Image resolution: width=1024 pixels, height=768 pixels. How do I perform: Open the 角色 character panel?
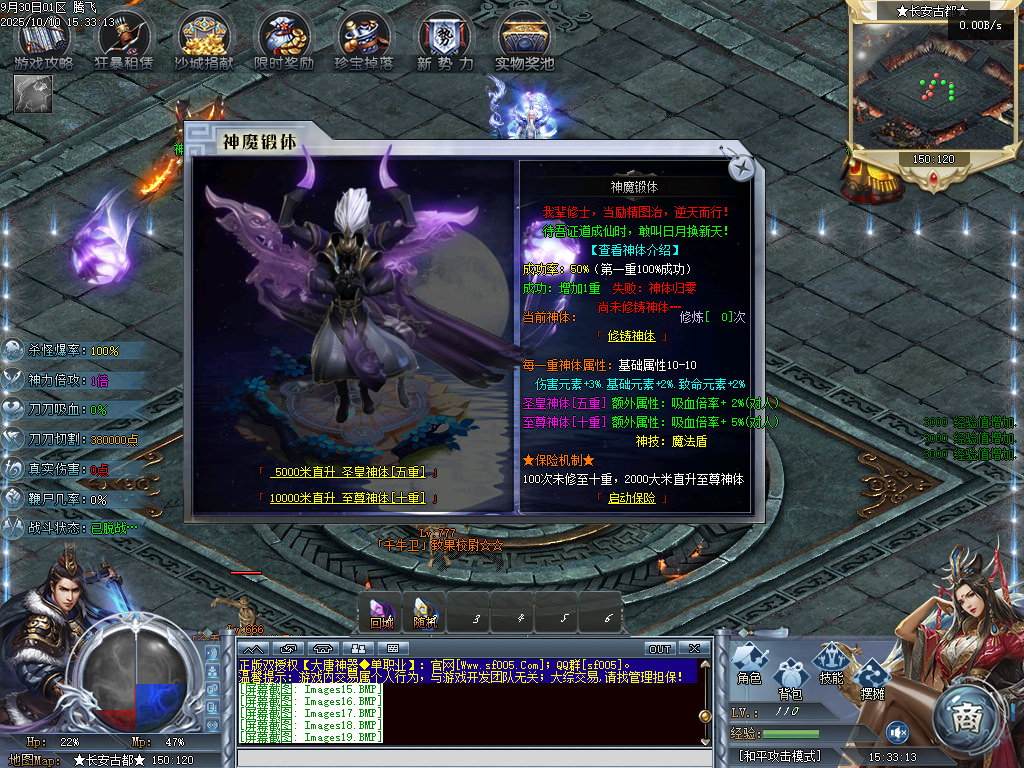point(749,665)
